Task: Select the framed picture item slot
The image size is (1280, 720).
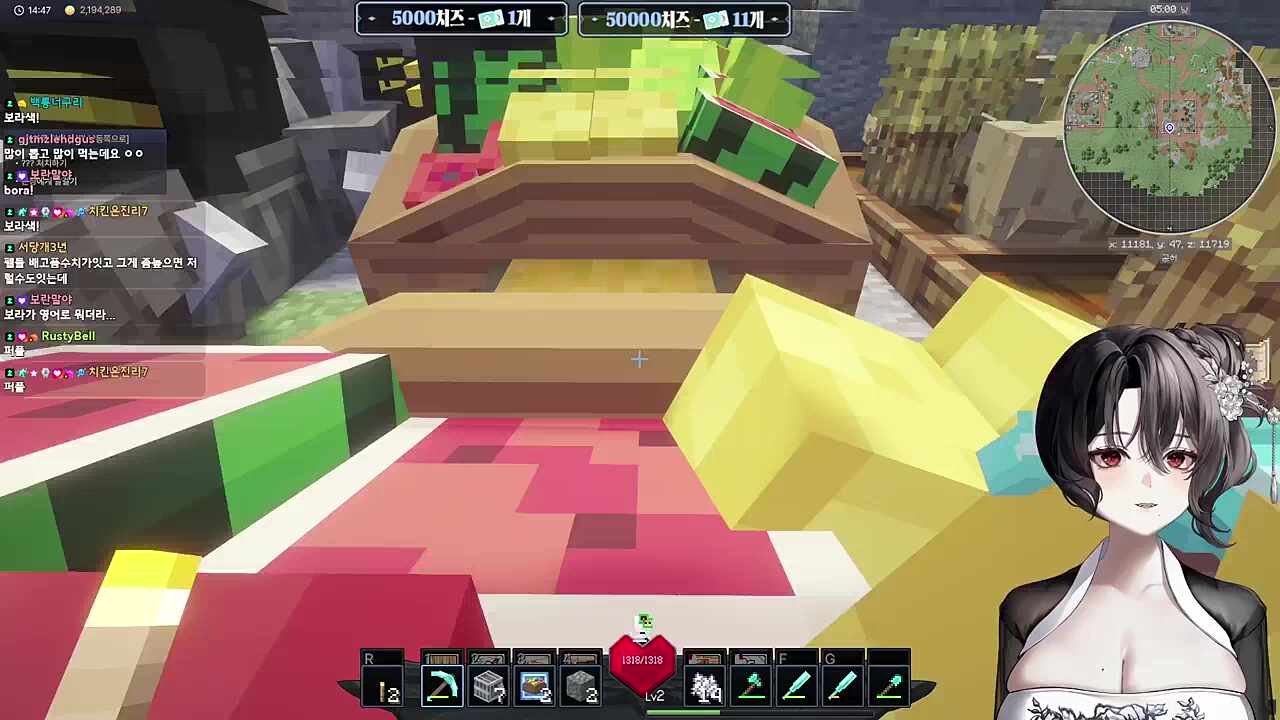Action: click(535, 687)
